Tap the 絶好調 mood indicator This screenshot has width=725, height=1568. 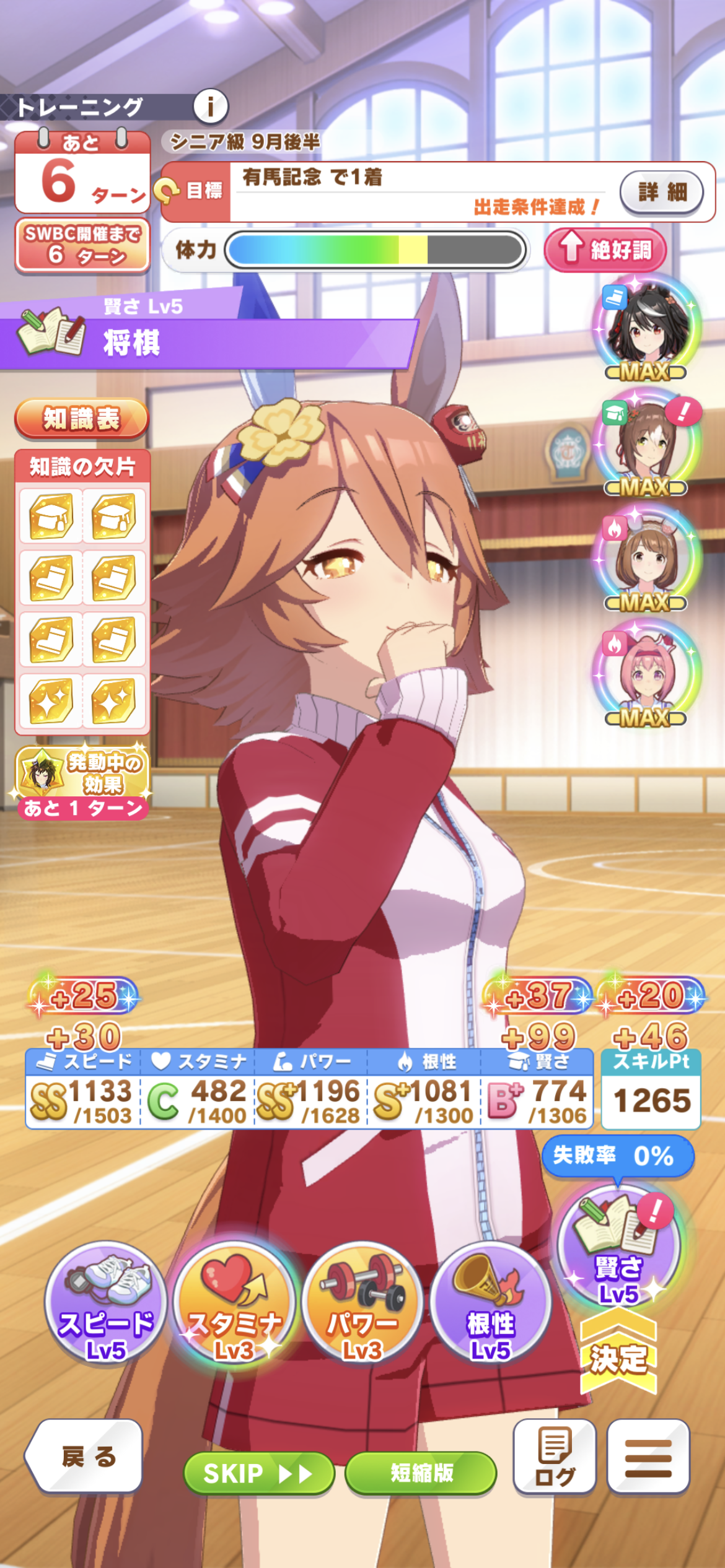coord(605,250)
